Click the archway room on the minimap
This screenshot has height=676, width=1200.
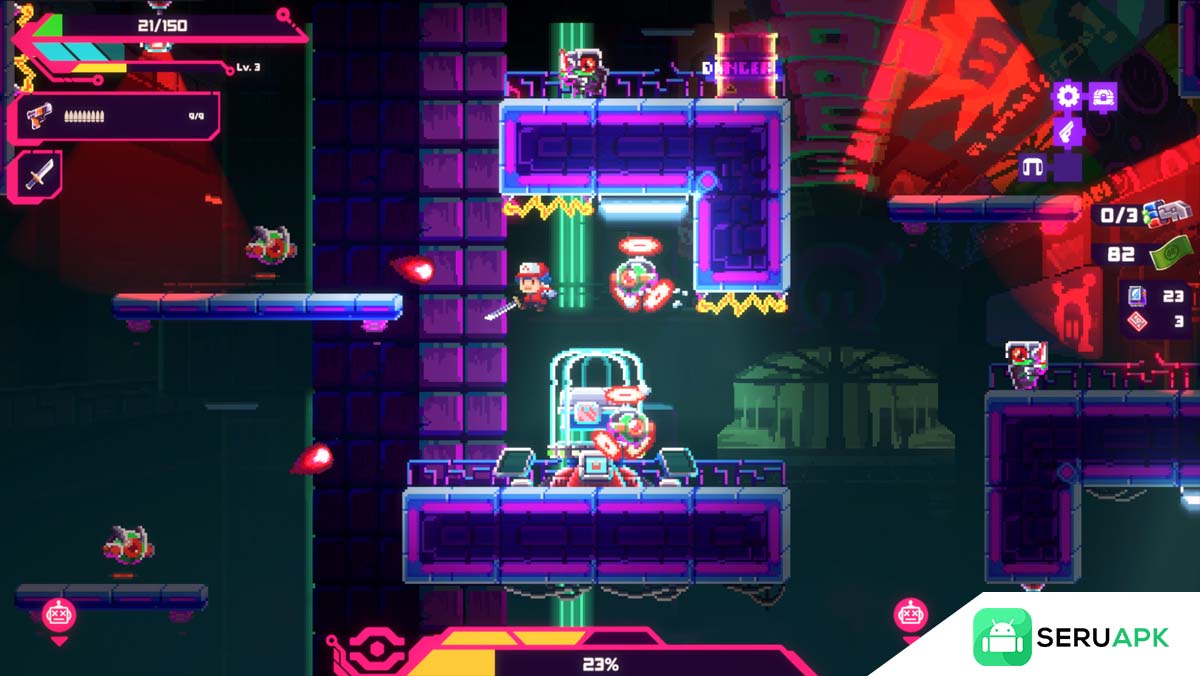[x=1034, y=166]
